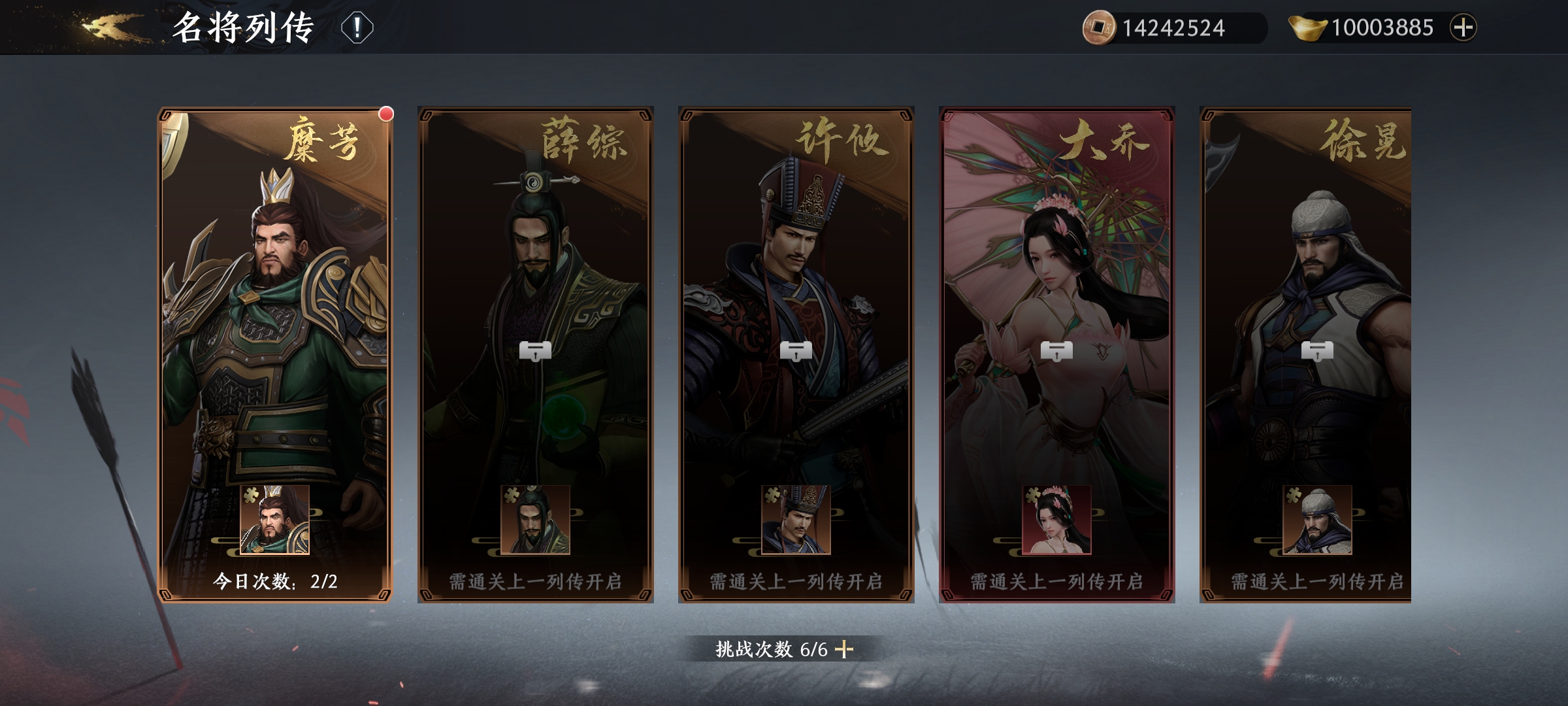This screenshot has width=1568, height=706.
Task: Click the exclamation info icon beside 名将列传
Action: point(356,27)
